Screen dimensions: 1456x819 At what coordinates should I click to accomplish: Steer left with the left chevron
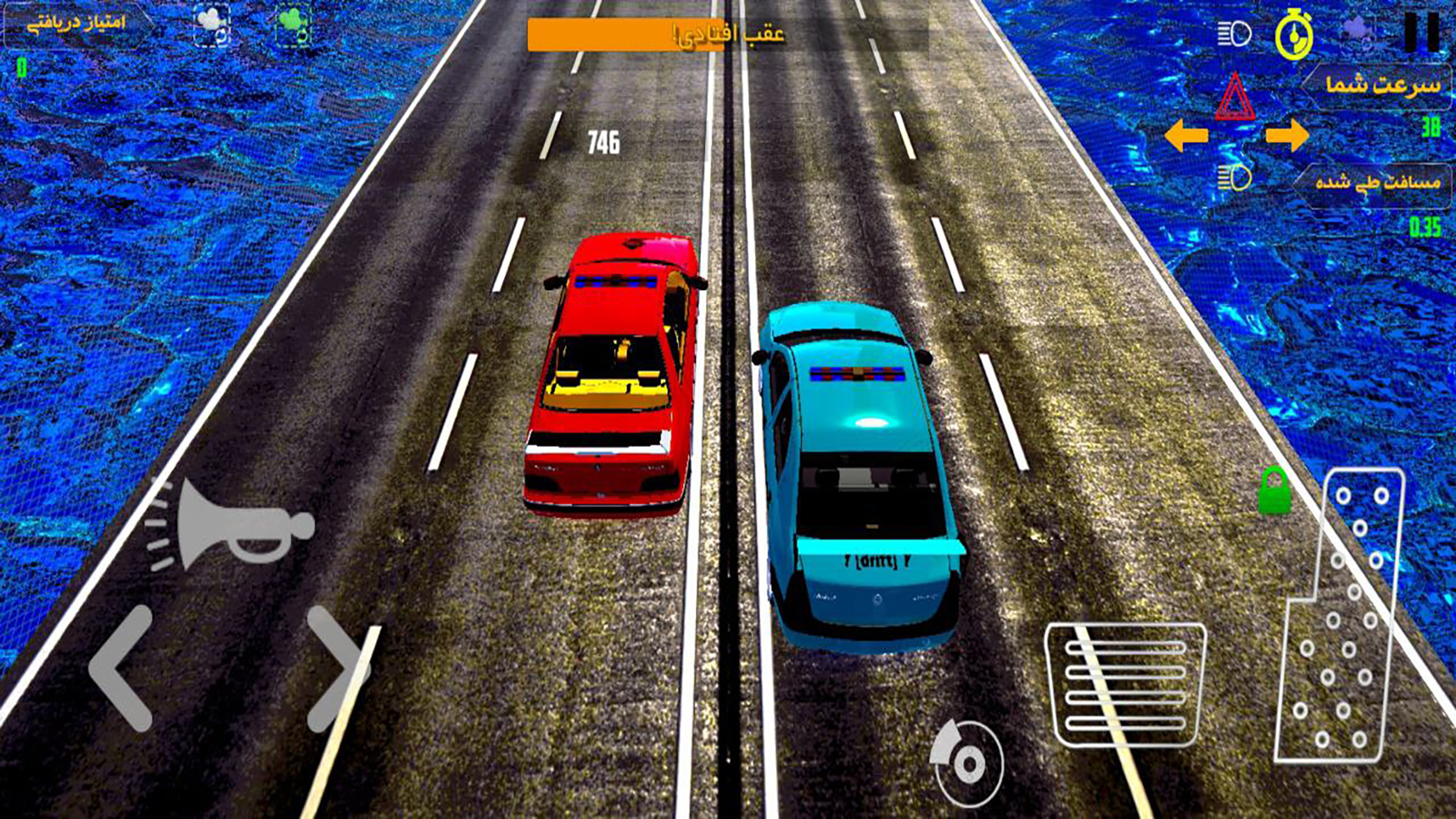[122, 669]
